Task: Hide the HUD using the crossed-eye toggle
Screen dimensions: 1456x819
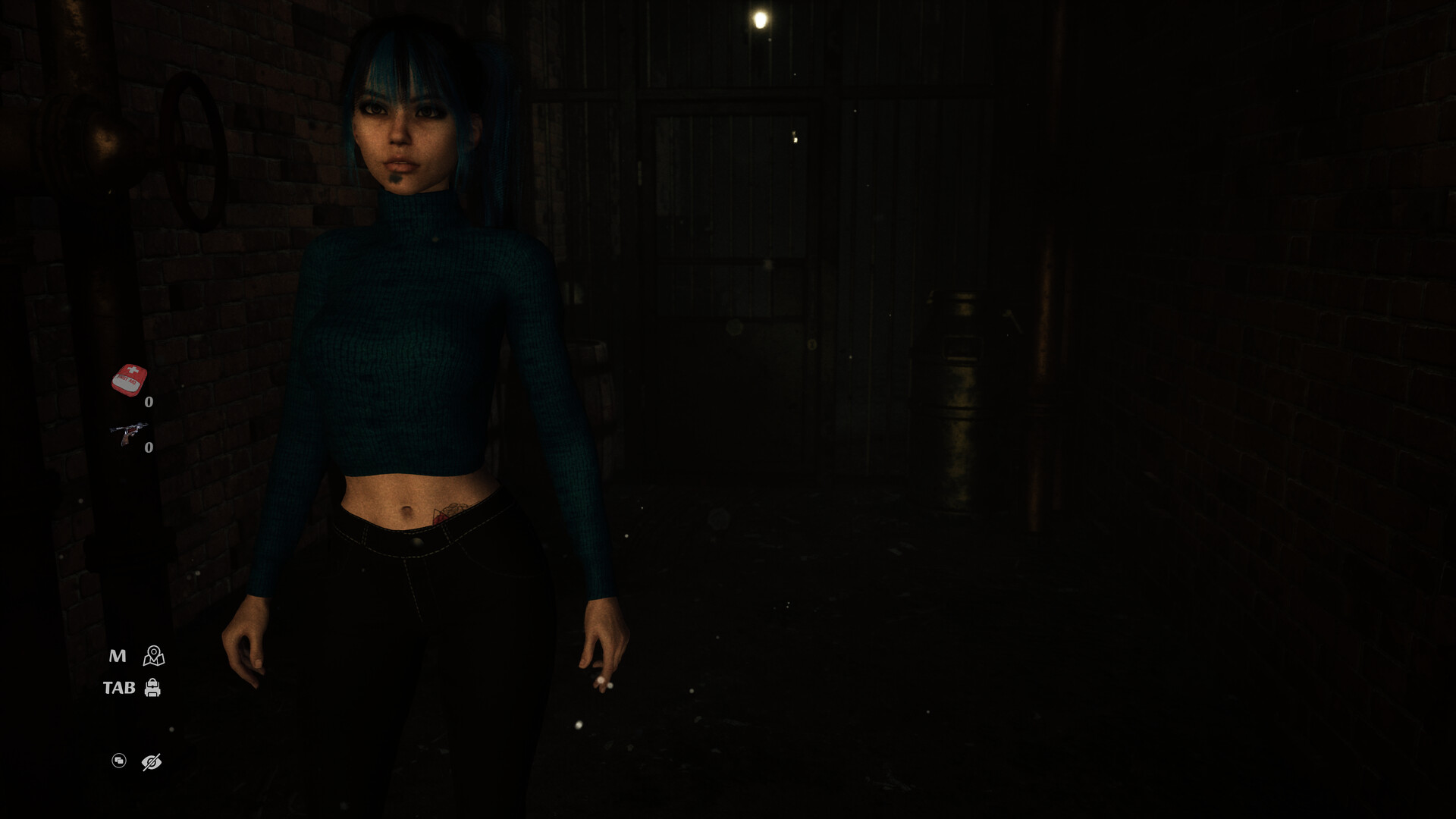Action: click(x=151, y=762)
